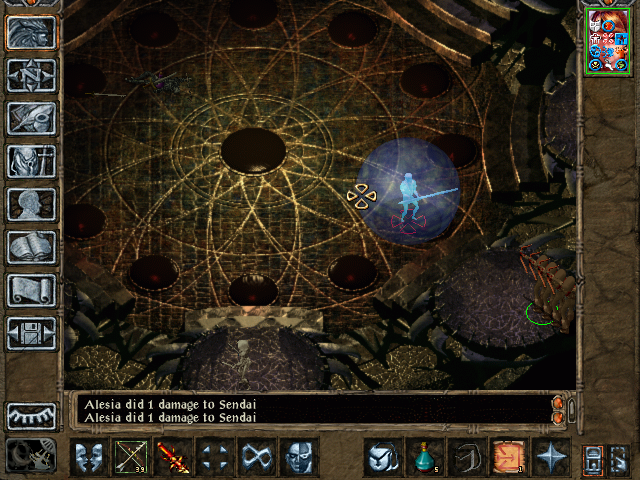Viewport: 640px width, 480px height.
Task: Use the orange scroll quick item
Action: [508, 457]
